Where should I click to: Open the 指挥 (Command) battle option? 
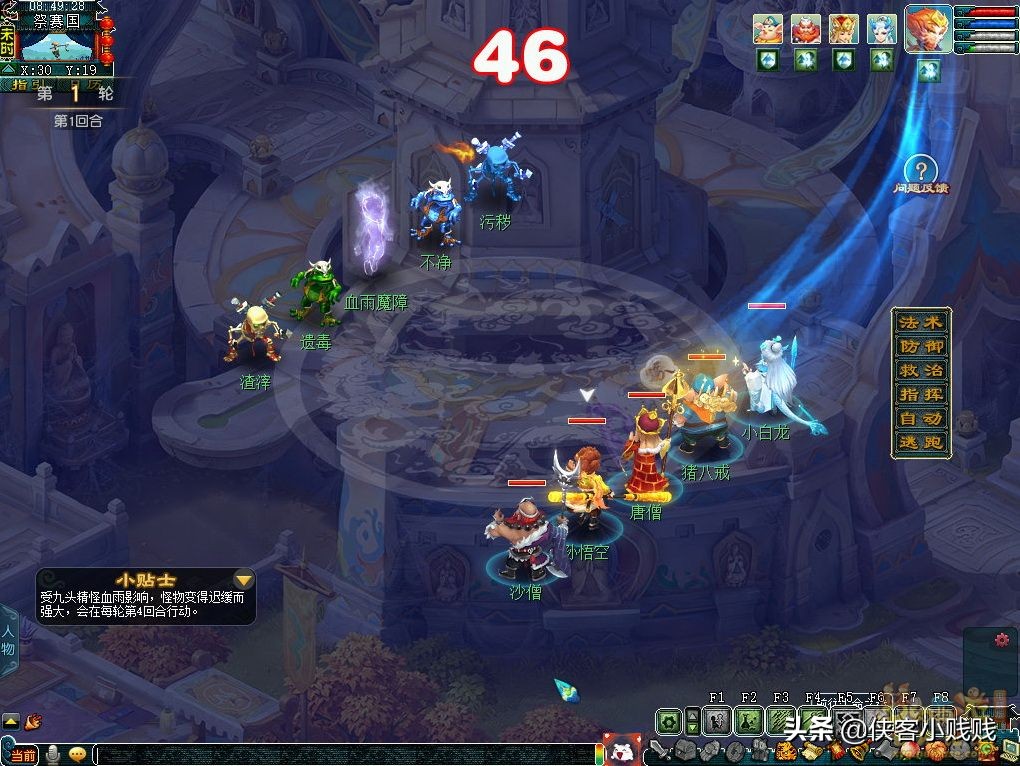tap(920, 395)
